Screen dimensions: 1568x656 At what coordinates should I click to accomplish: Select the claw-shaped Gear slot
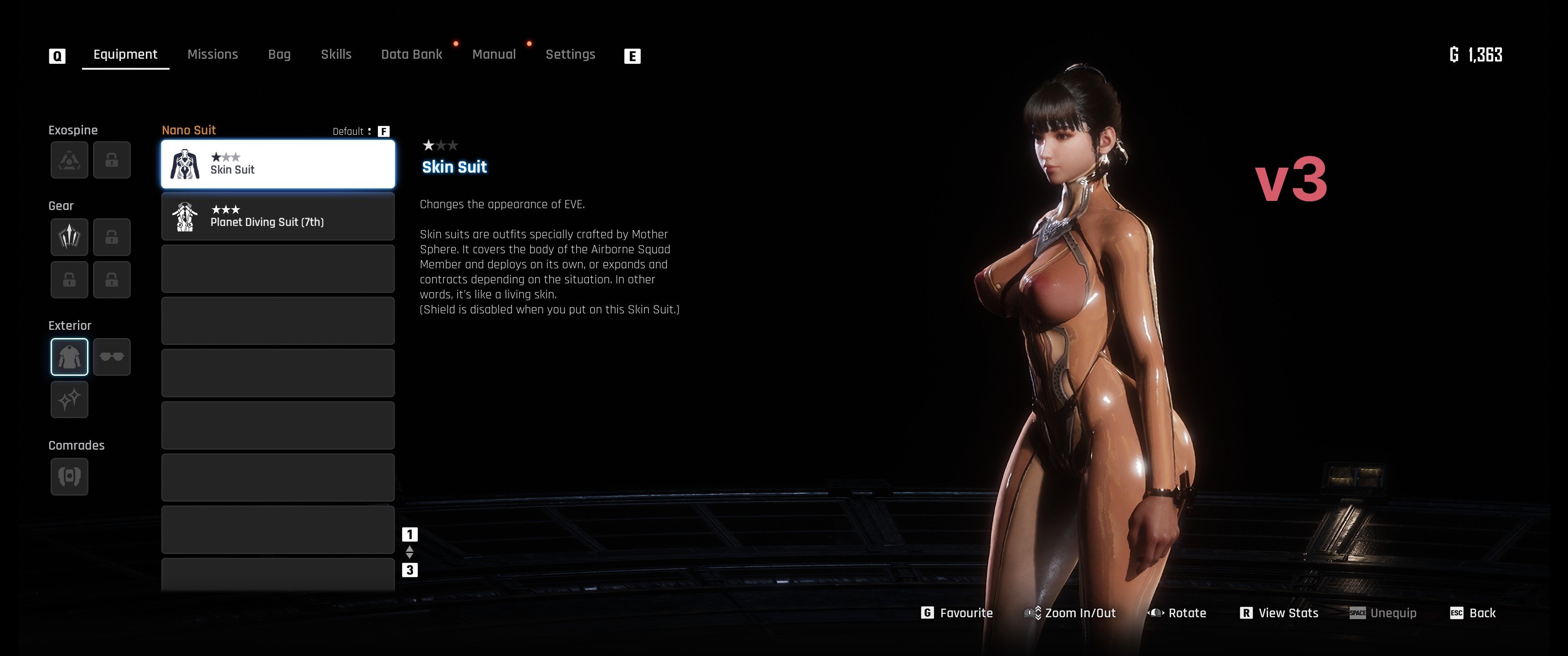(69, 237)
